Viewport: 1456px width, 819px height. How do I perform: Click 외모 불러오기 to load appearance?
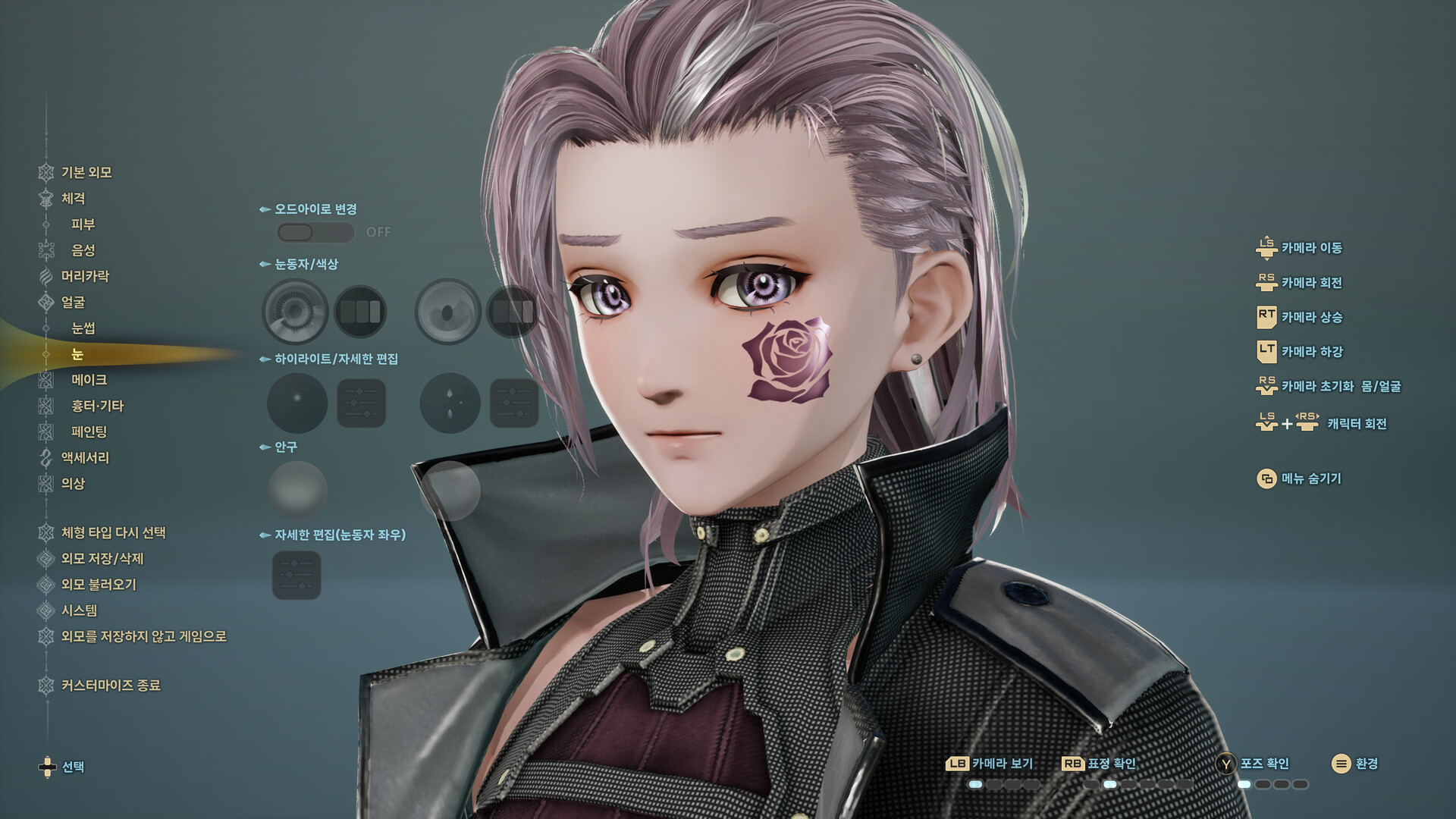(x=45, y=585)
